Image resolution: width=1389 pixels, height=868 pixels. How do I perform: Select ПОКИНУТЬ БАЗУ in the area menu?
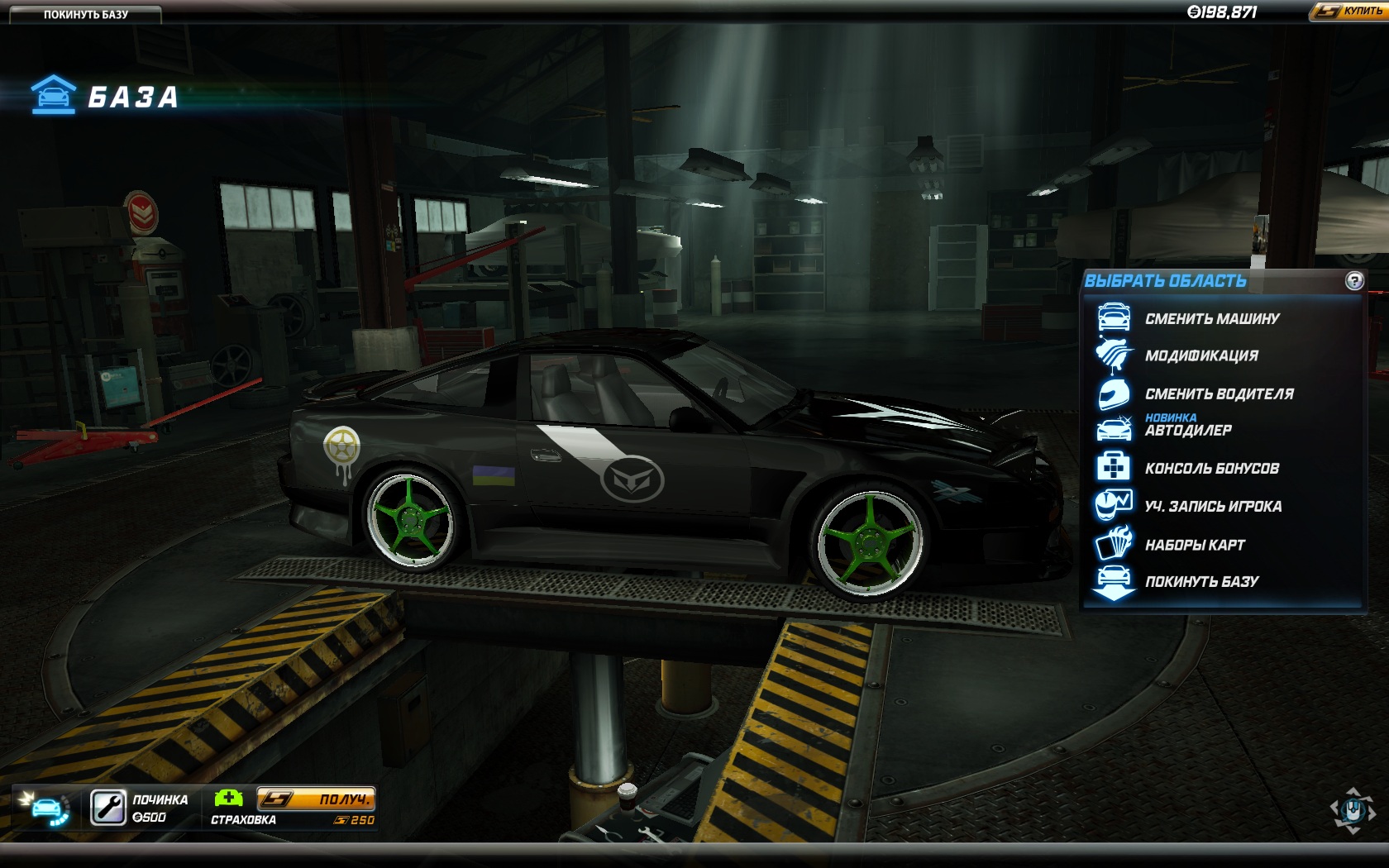1201,581
